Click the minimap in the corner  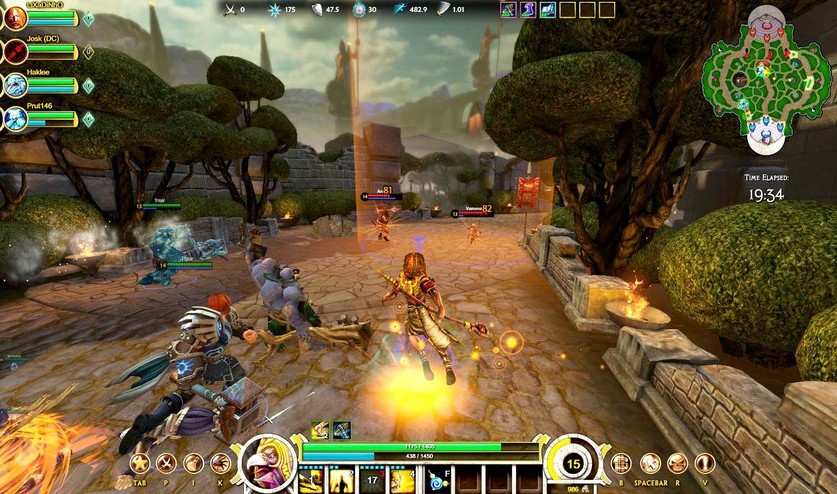point(765,75)
